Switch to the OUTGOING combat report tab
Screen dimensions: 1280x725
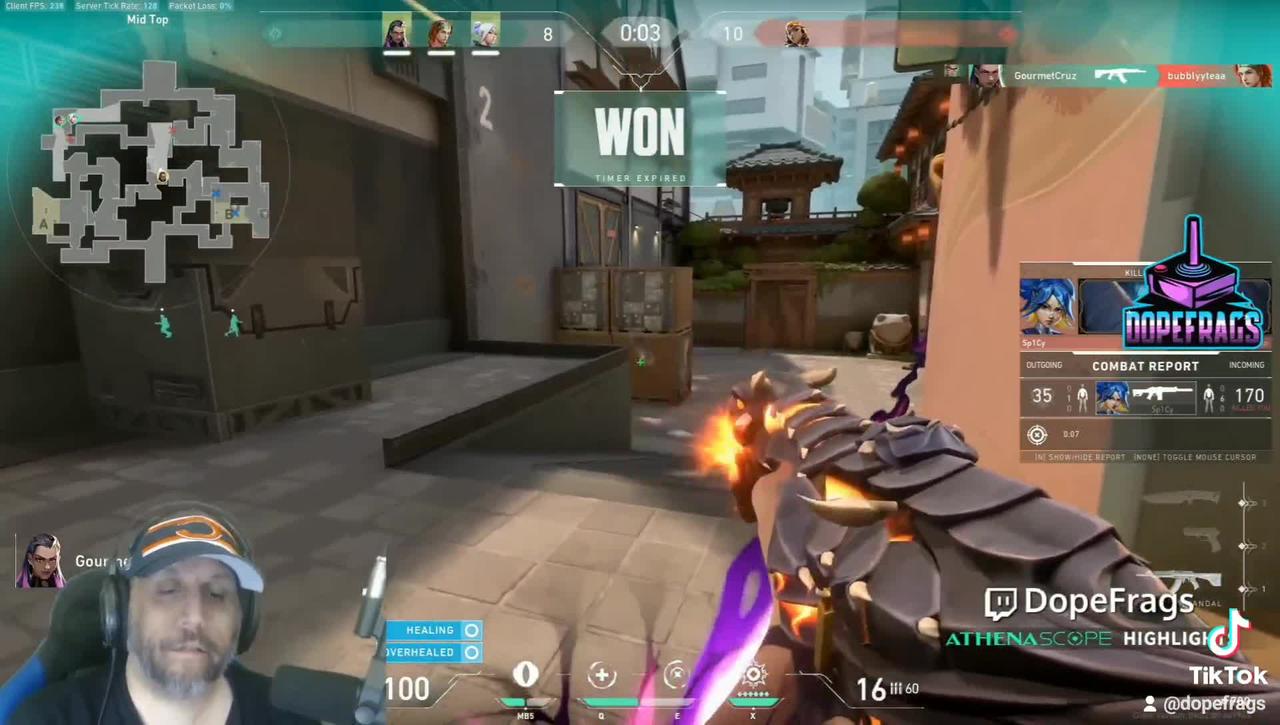click(1043, 365)
